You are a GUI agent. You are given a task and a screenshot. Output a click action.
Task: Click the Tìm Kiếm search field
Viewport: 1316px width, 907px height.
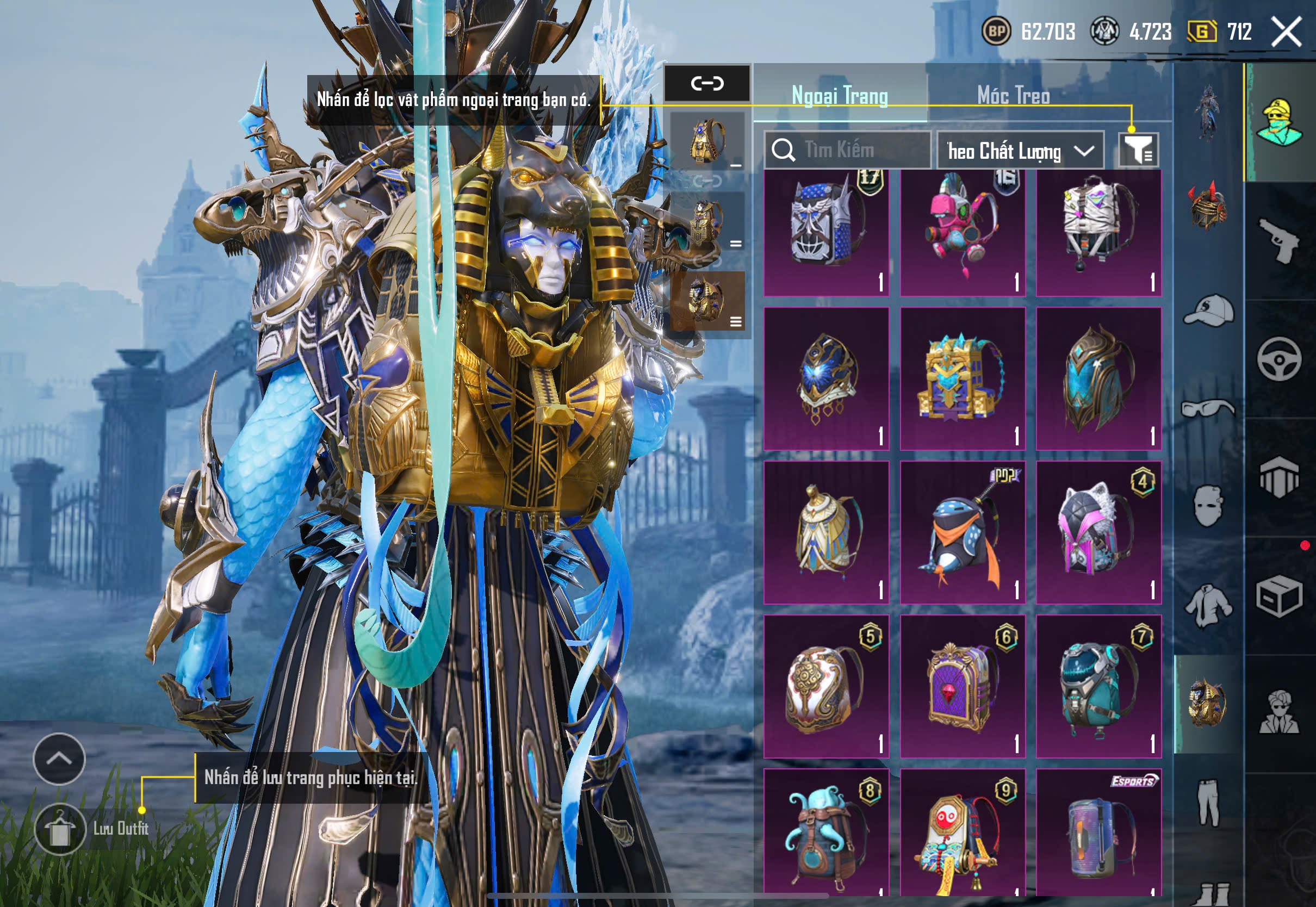(x=847, y=150)
